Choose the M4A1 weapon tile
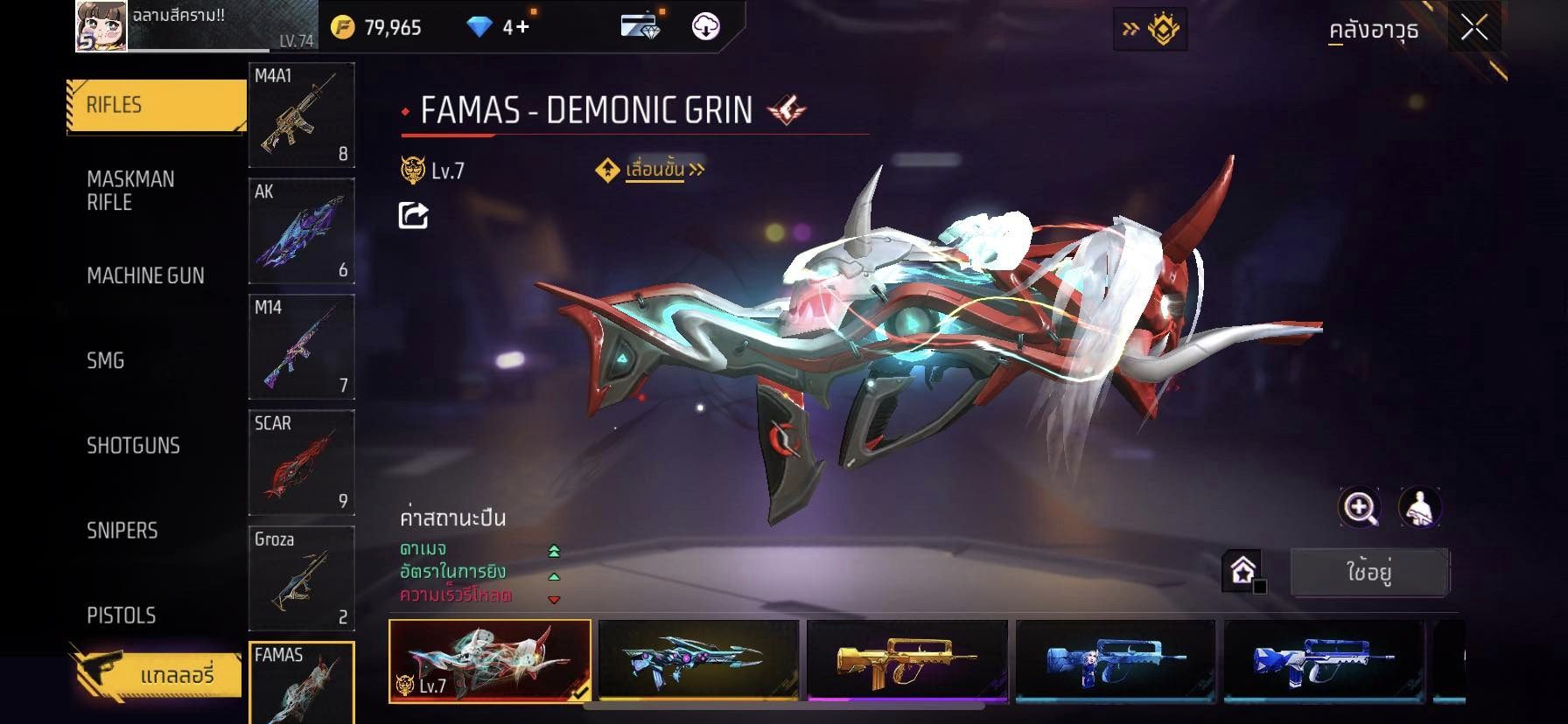Viewport: 1568px width, 724px height. (x=302, y=115)
